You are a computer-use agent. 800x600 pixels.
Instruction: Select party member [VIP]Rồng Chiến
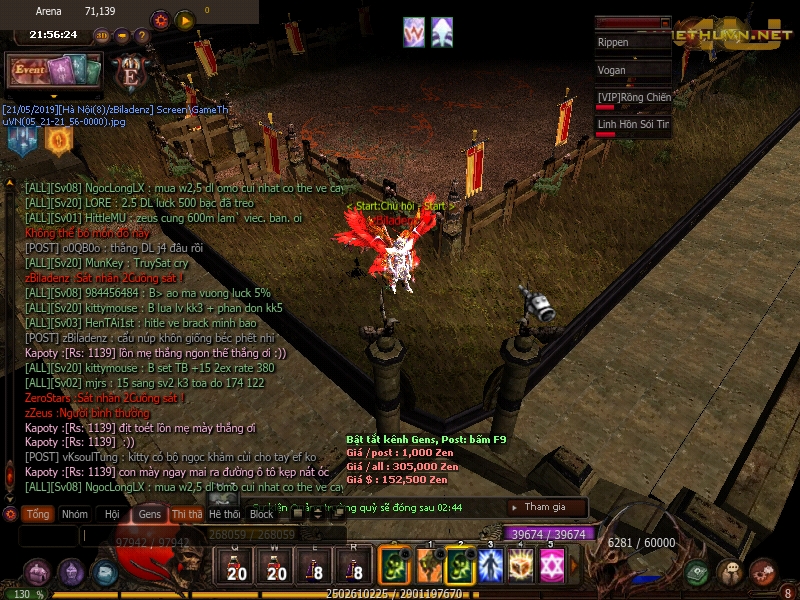(x=632, y=98)
